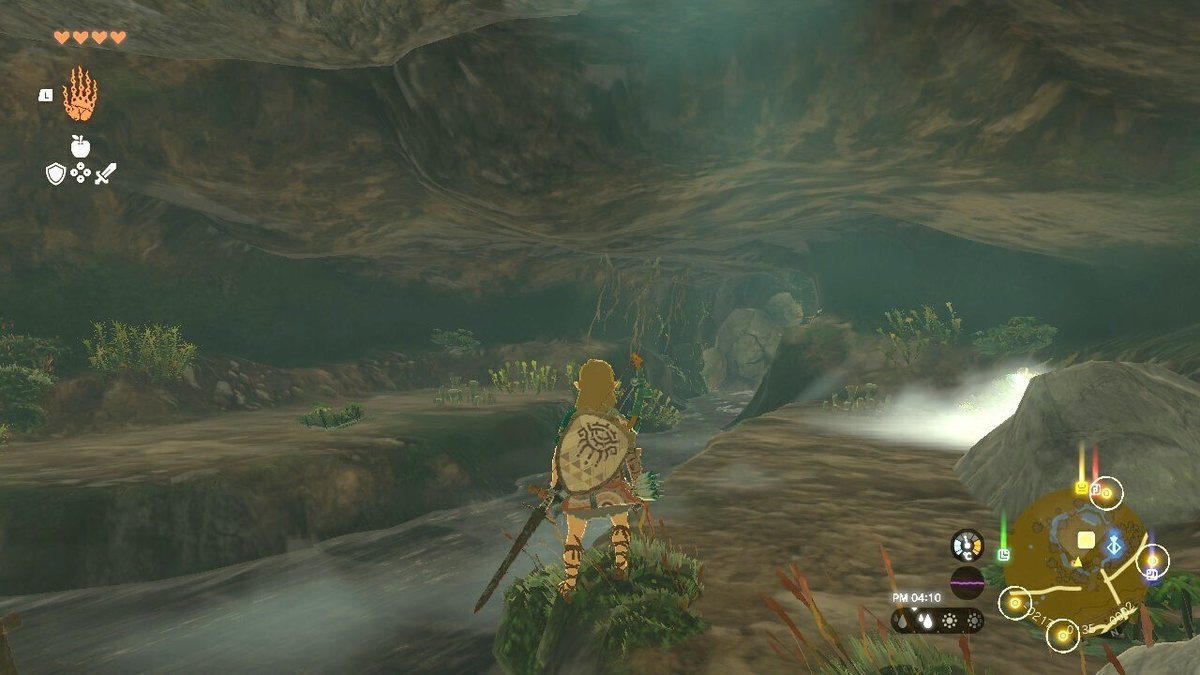Click the thermometer temperature gauge
Image resolution: width=1200 pixels, height=675 pixels.
coord(967,545)
